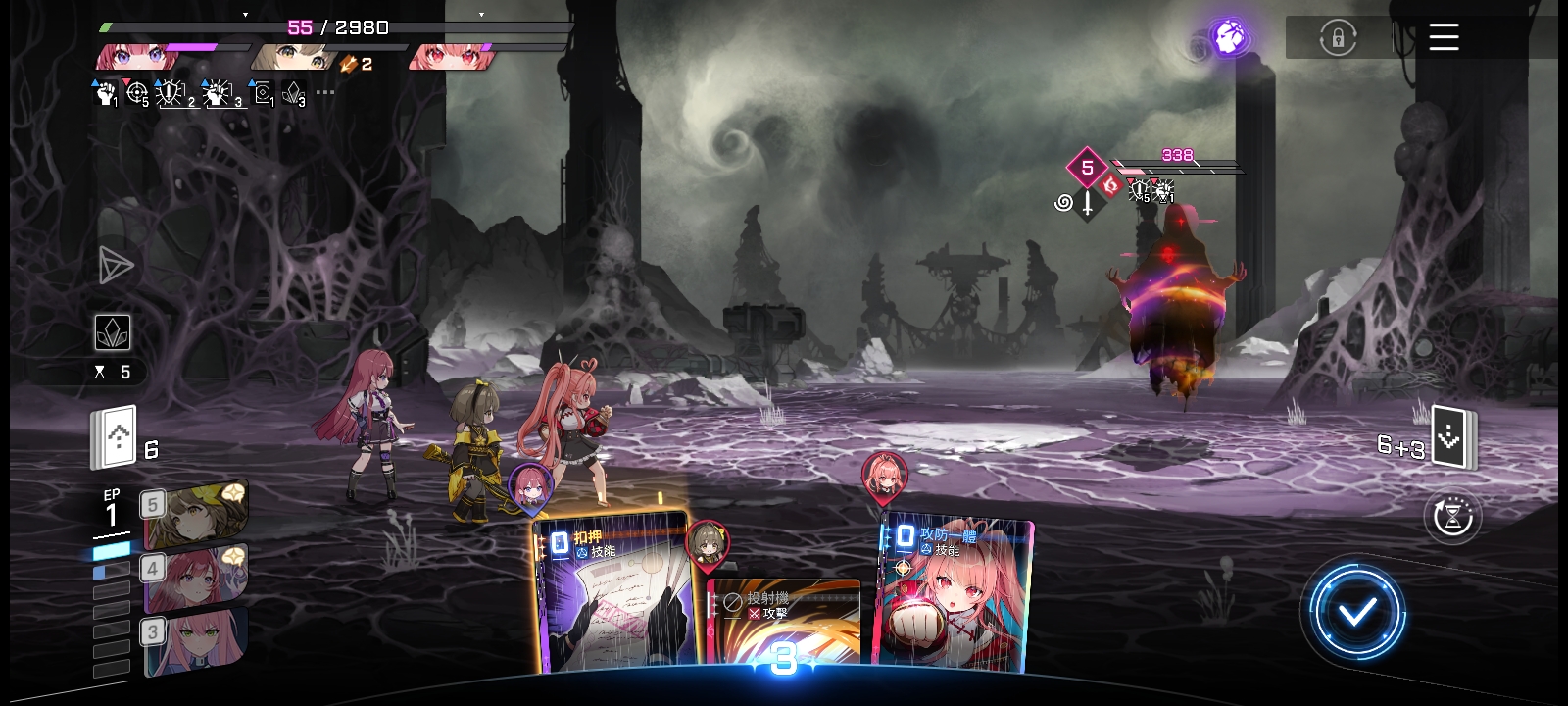Tap the glowing purple orb icon
Screen dimensions: 1568x706
click(x=1229, y=38)
